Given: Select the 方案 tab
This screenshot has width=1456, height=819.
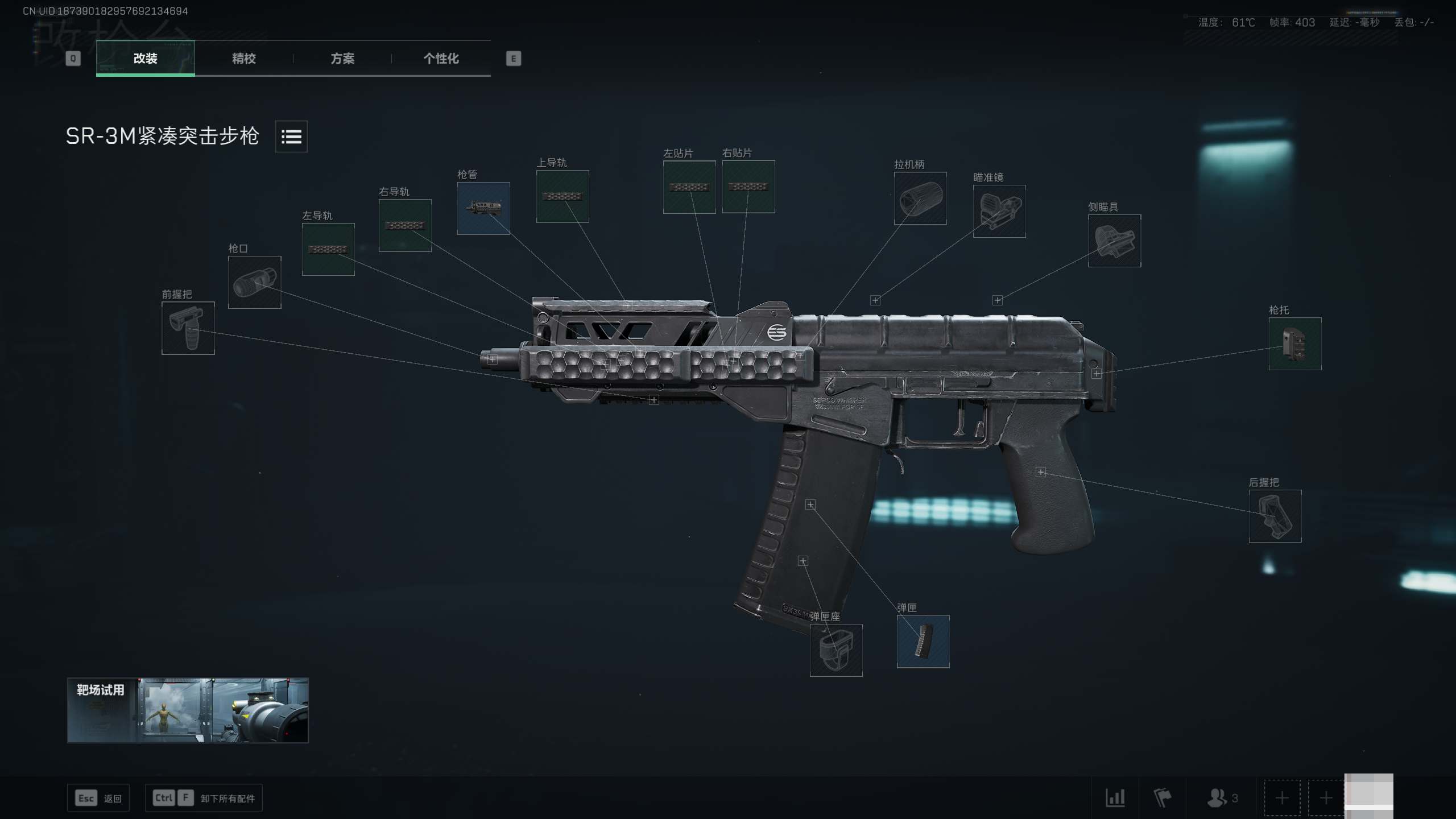Looking at the screenshot, I should tap(342, 58).
